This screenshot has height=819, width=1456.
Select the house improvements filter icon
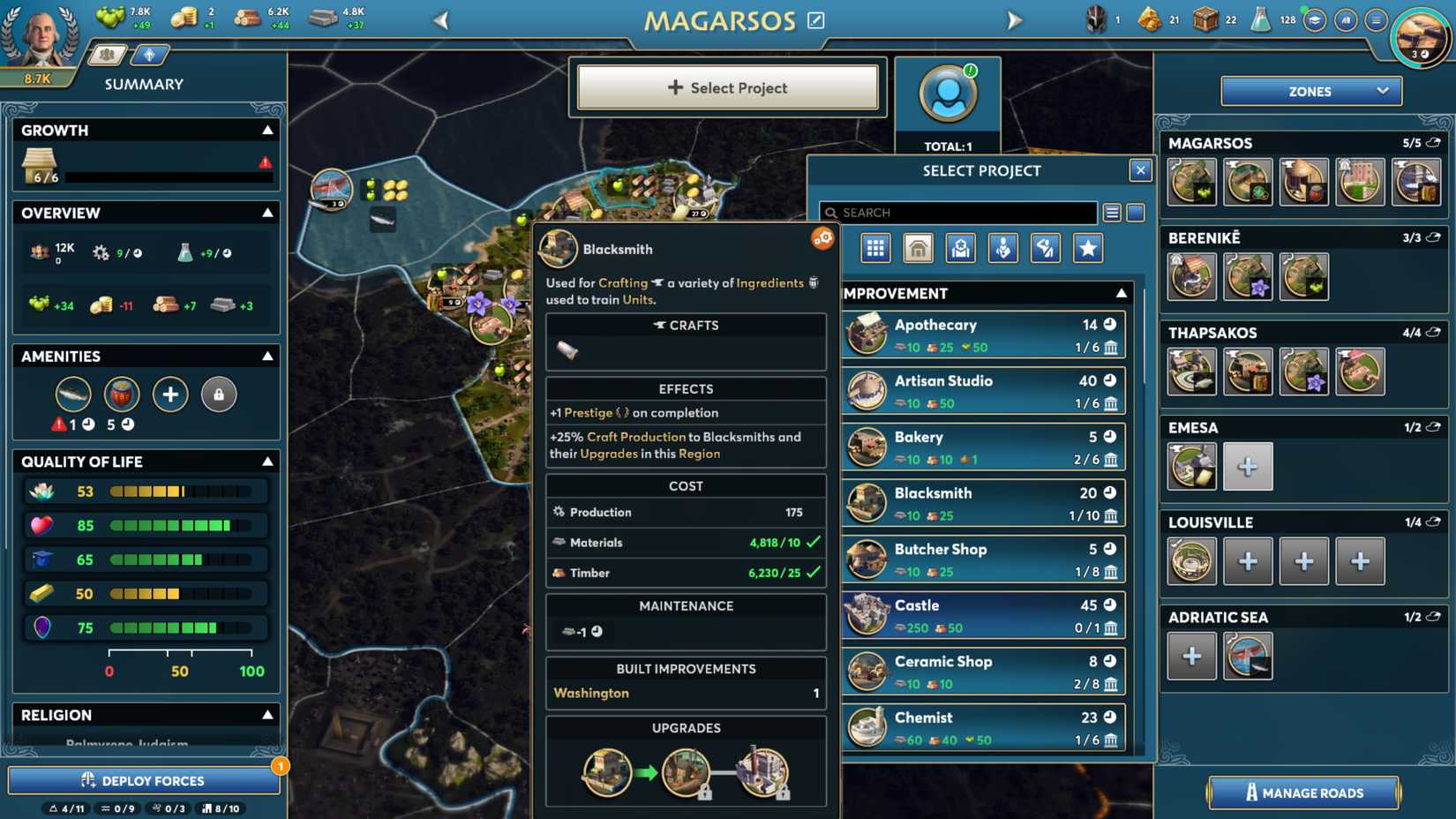pos(918,248)
